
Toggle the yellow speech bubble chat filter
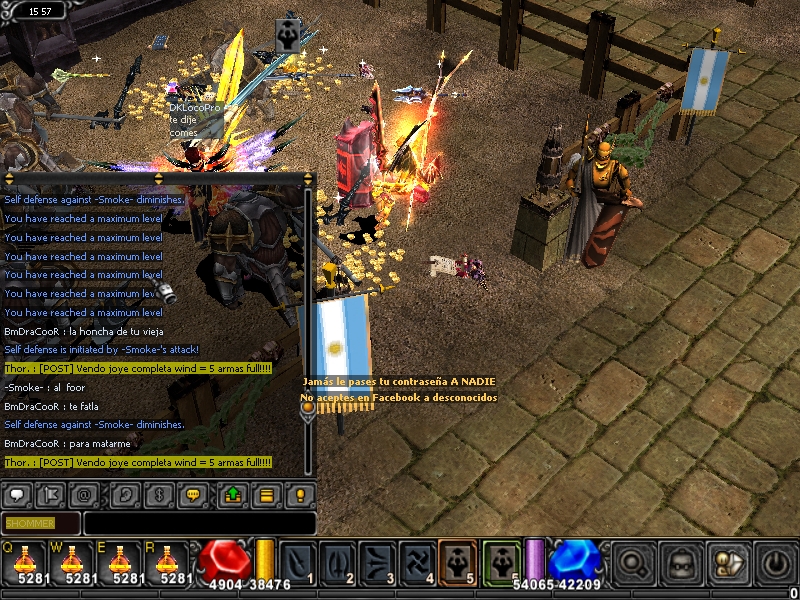point(194,494)
